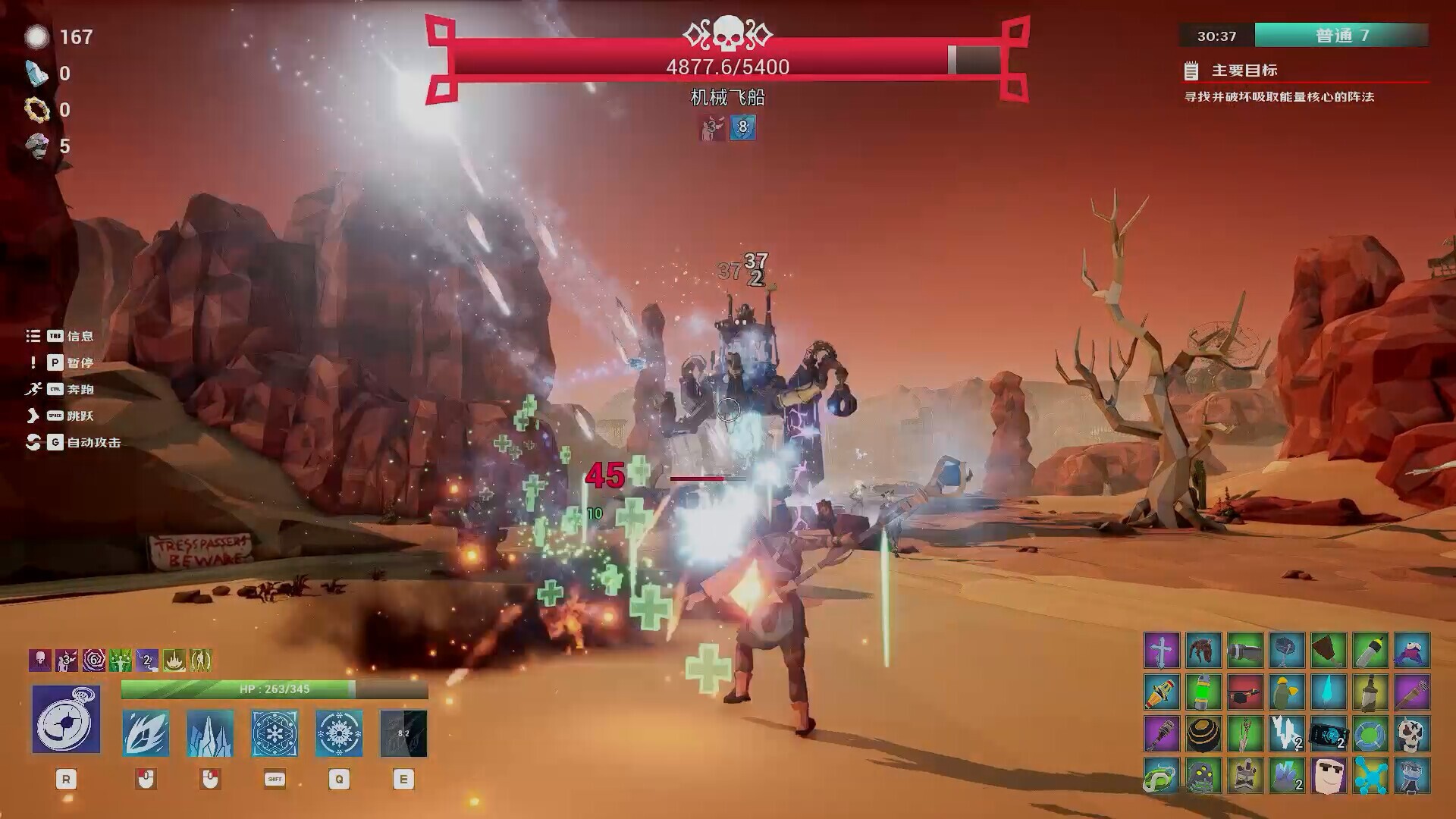Image resolution: width=1456 pixels, height=819 pixels.
Task: Collapse the boss debuff icons under the health bar
Action: [726, 127]
